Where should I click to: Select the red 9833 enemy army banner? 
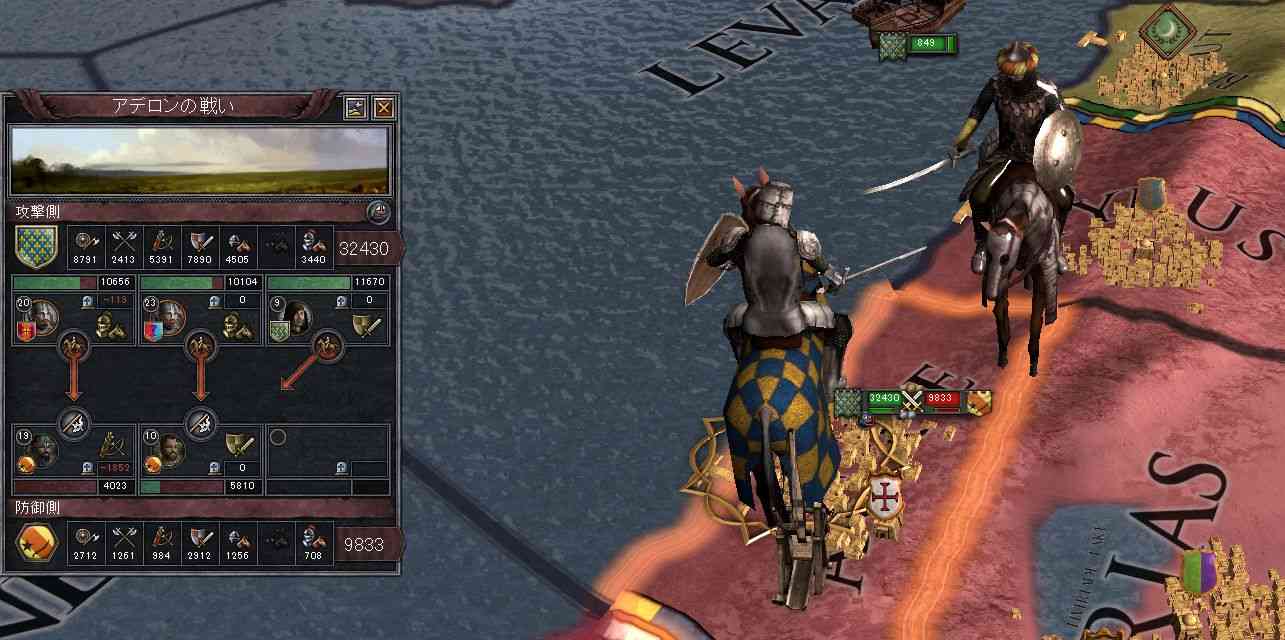[944, 399]
